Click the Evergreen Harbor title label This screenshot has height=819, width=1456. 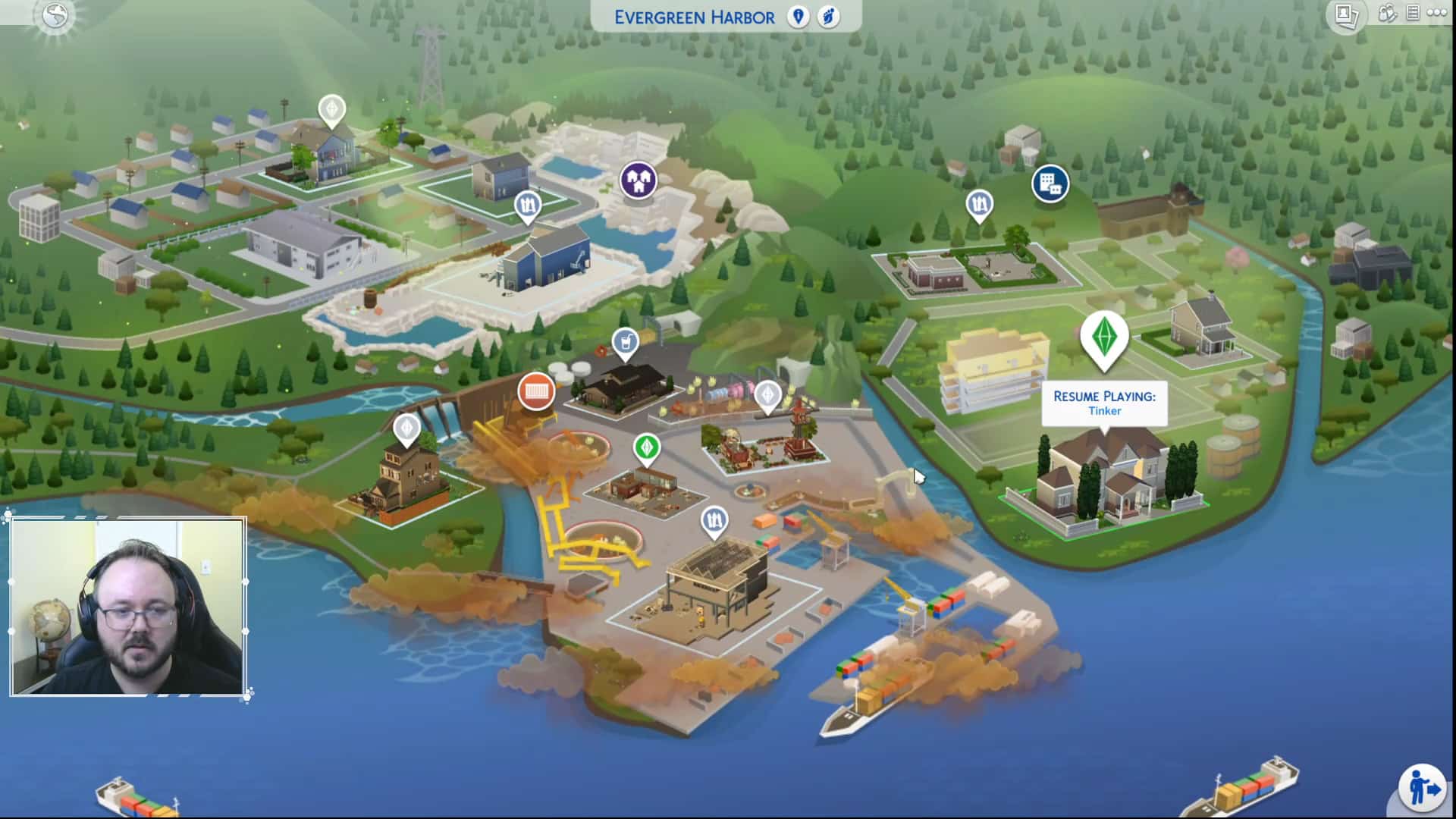(x=695, y=17)
